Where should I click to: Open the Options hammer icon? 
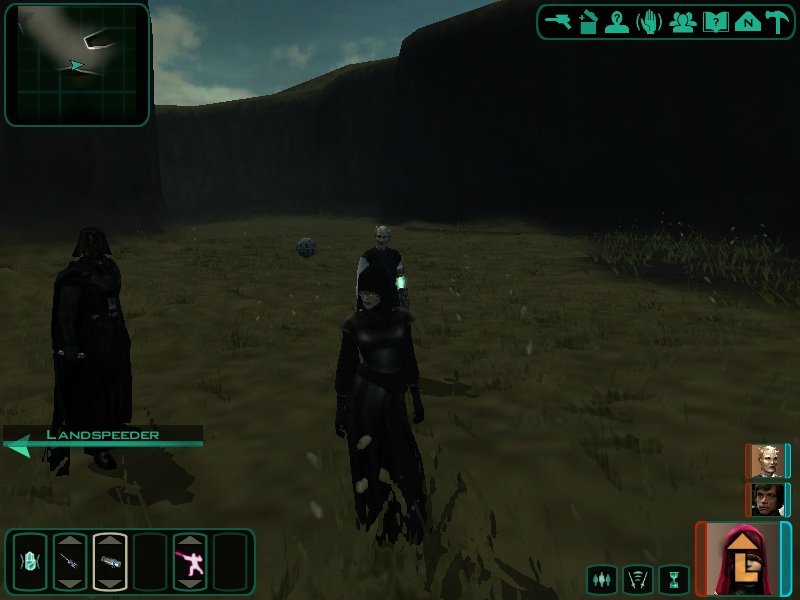(x=777, y=22)
